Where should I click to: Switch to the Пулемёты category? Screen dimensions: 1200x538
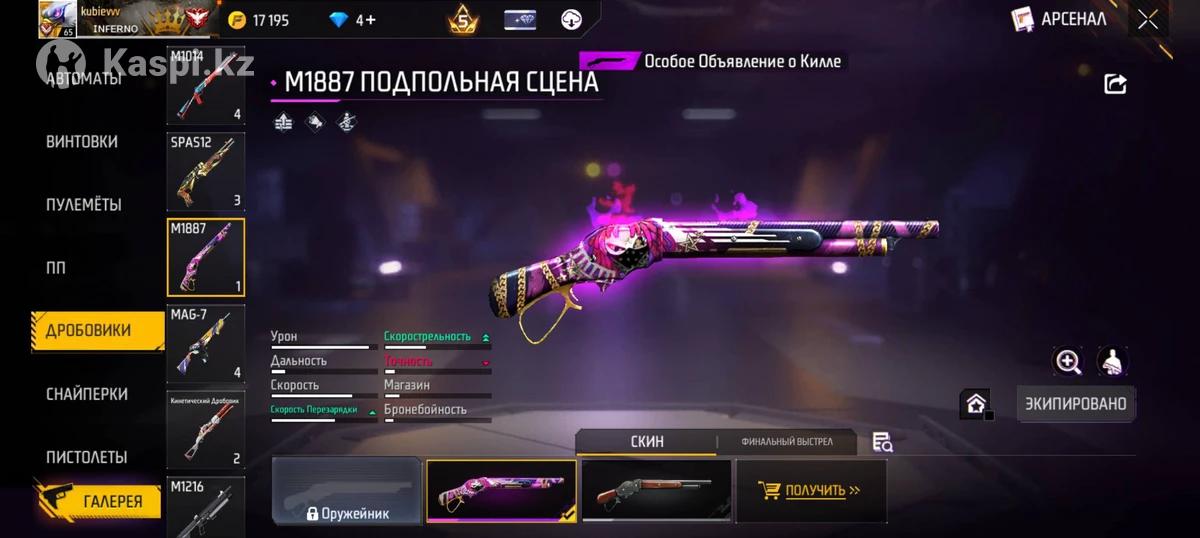click(84, 205)
